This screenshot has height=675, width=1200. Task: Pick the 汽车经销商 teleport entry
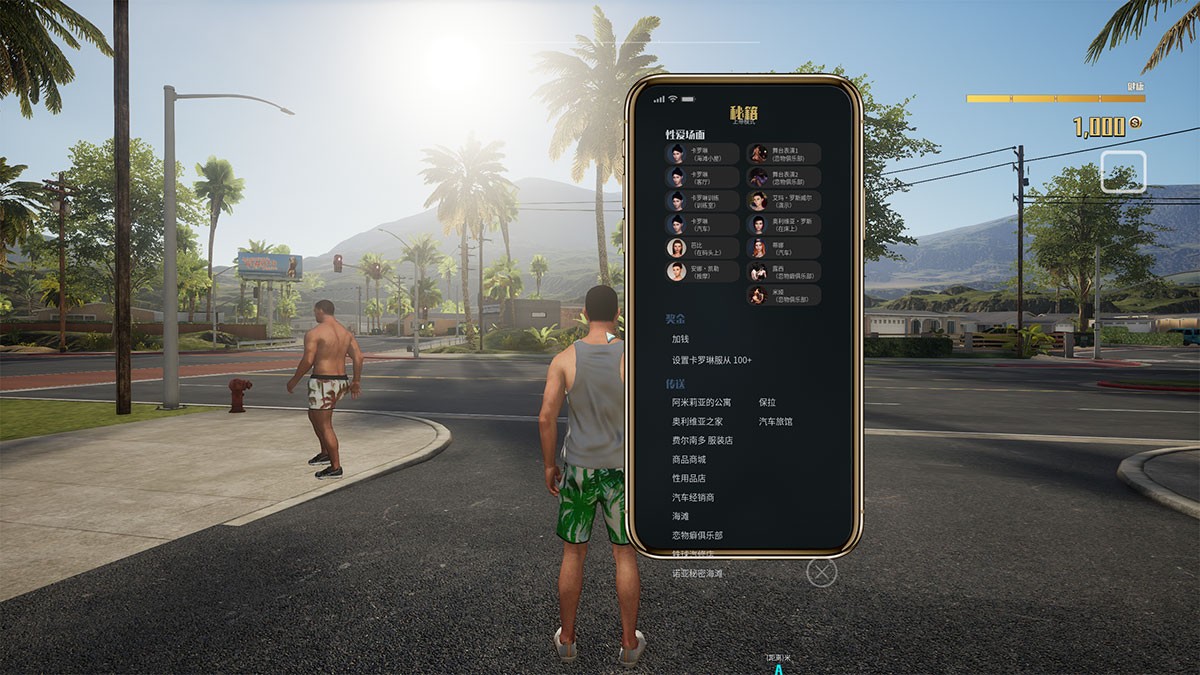693,497
